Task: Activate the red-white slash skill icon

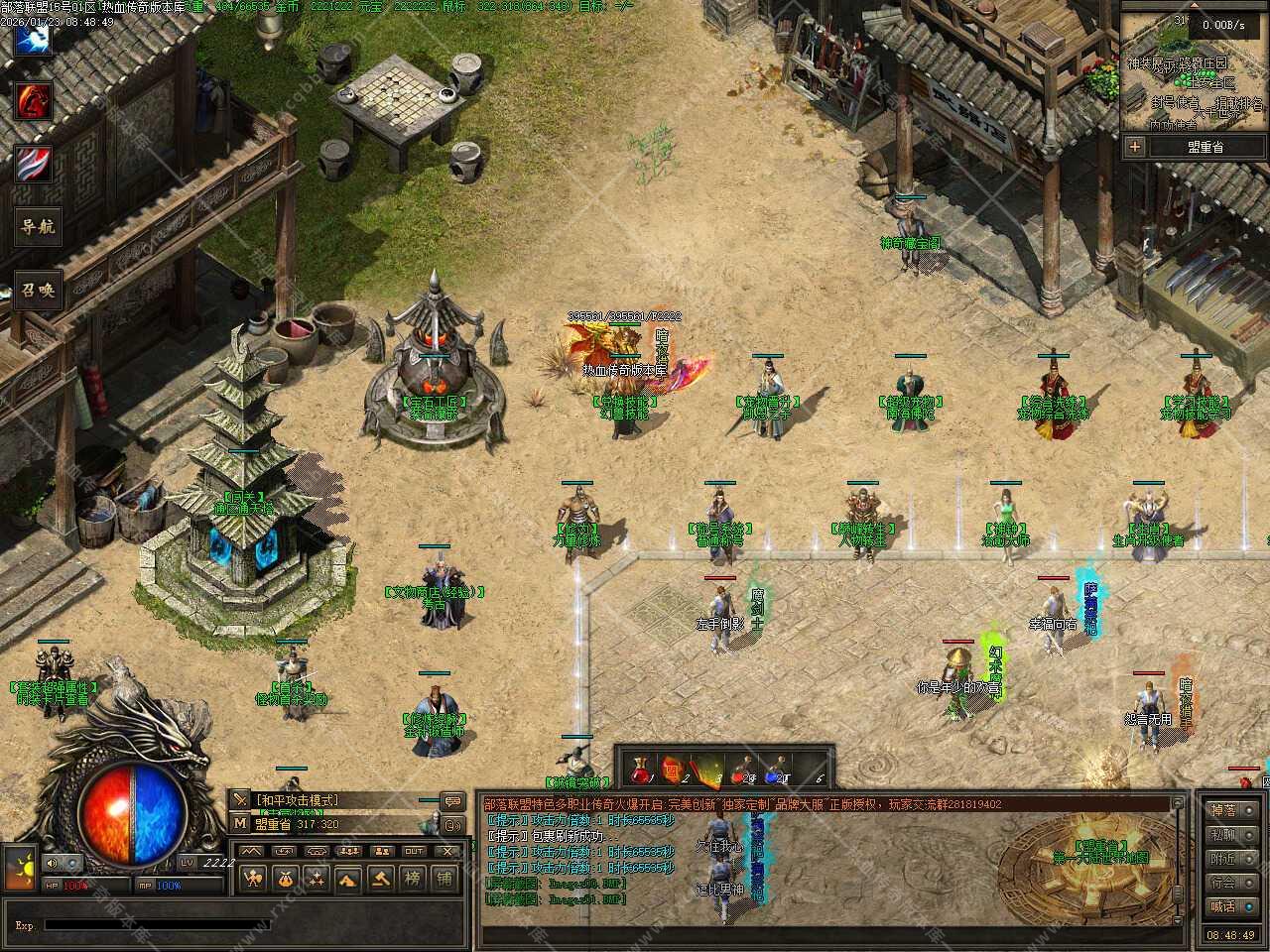Action: (x=33, y=164)
